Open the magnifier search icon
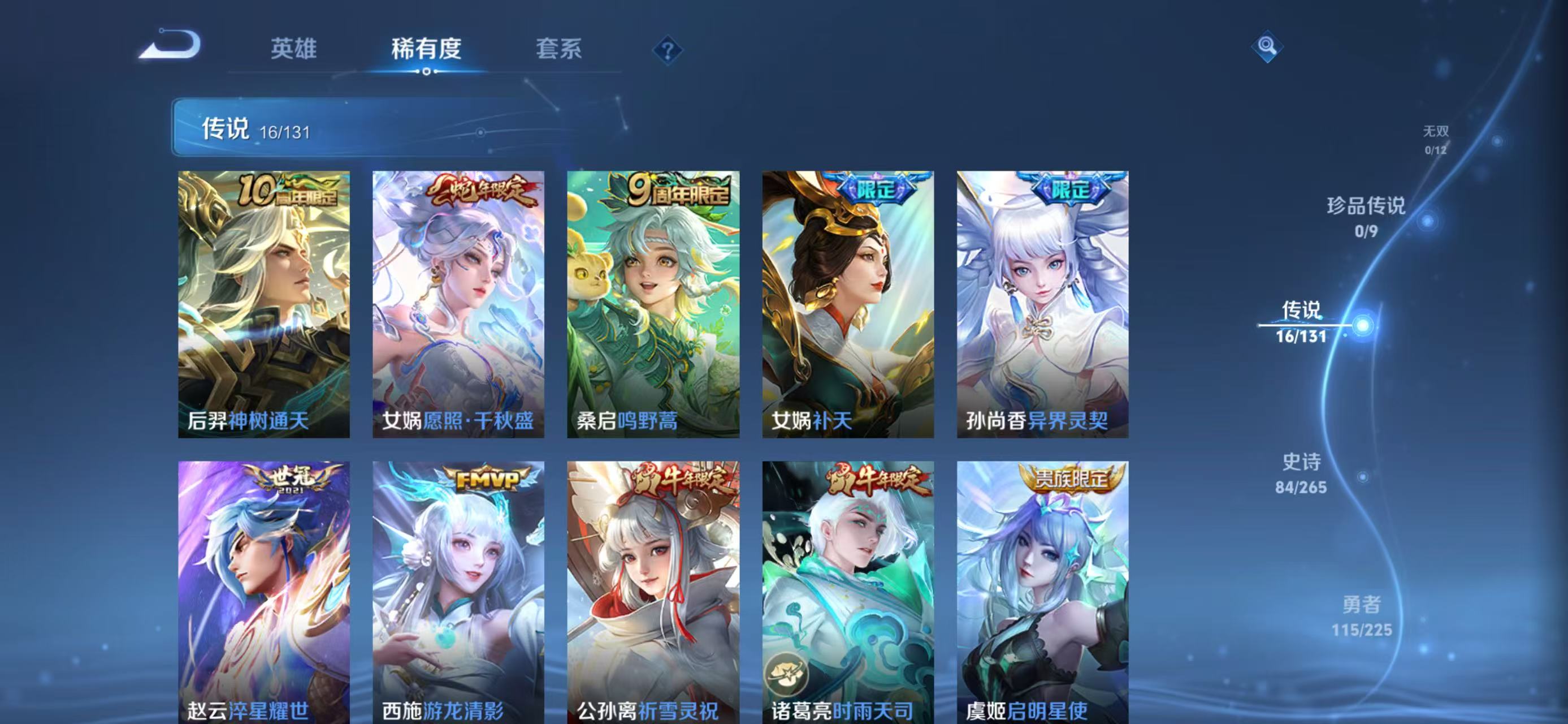The width and height of the screenshot is (1568, 724). pyautogui.click(x=1267, y=46)
